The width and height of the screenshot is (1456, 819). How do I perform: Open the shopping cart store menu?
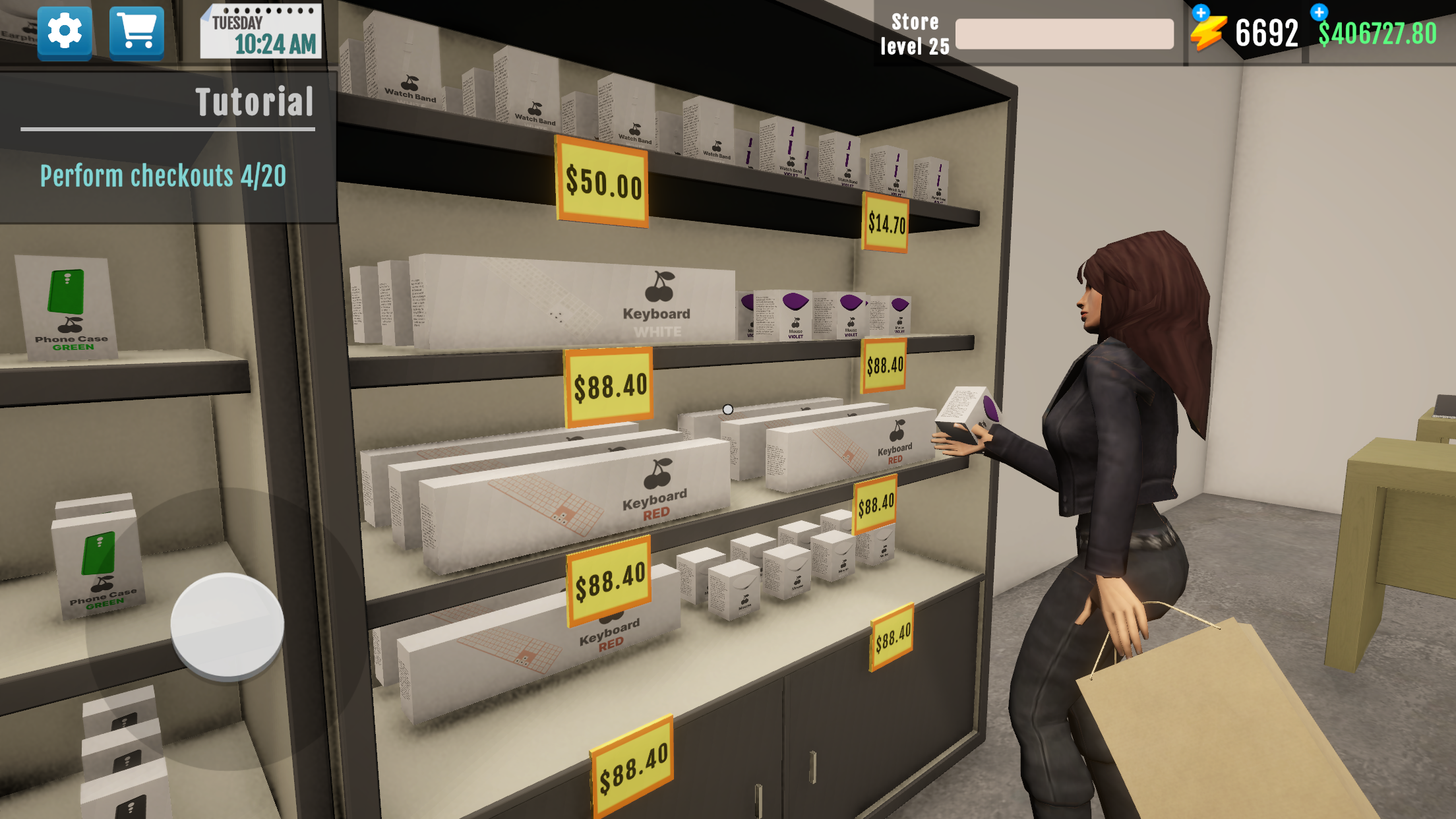[135, 30]
